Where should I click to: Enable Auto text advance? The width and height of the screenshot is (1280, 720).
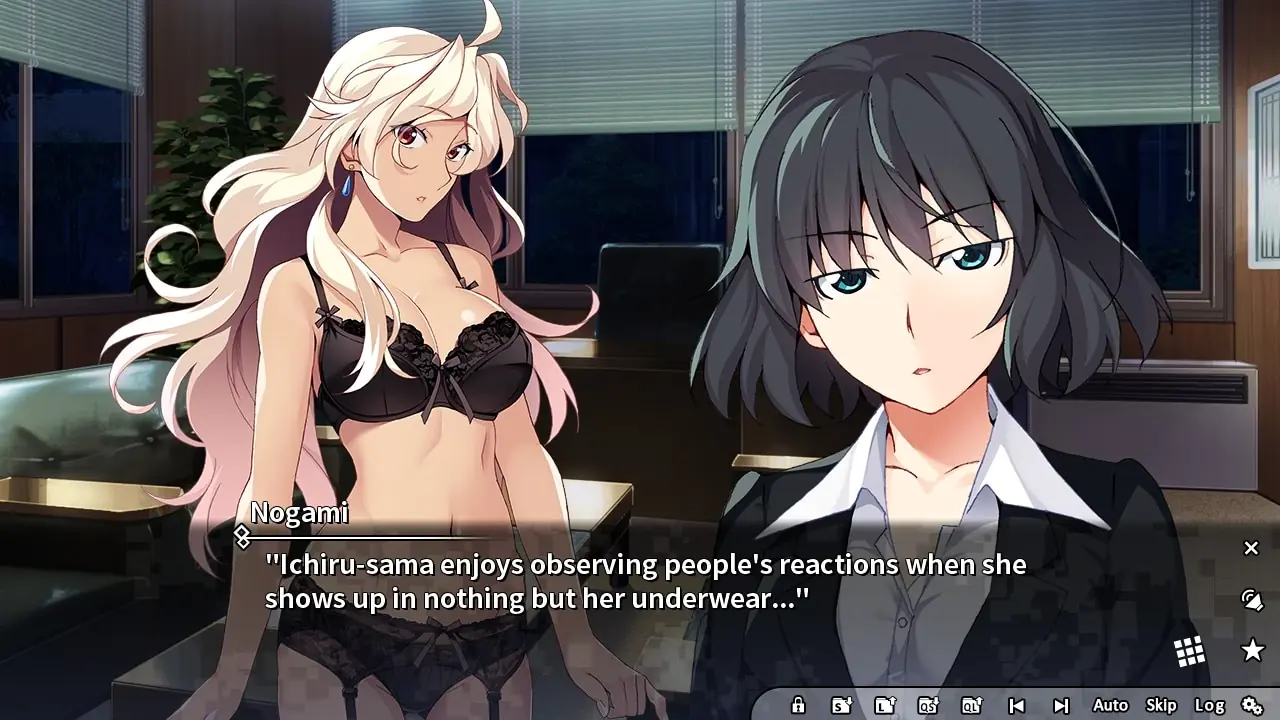(x=1110, y=705)
